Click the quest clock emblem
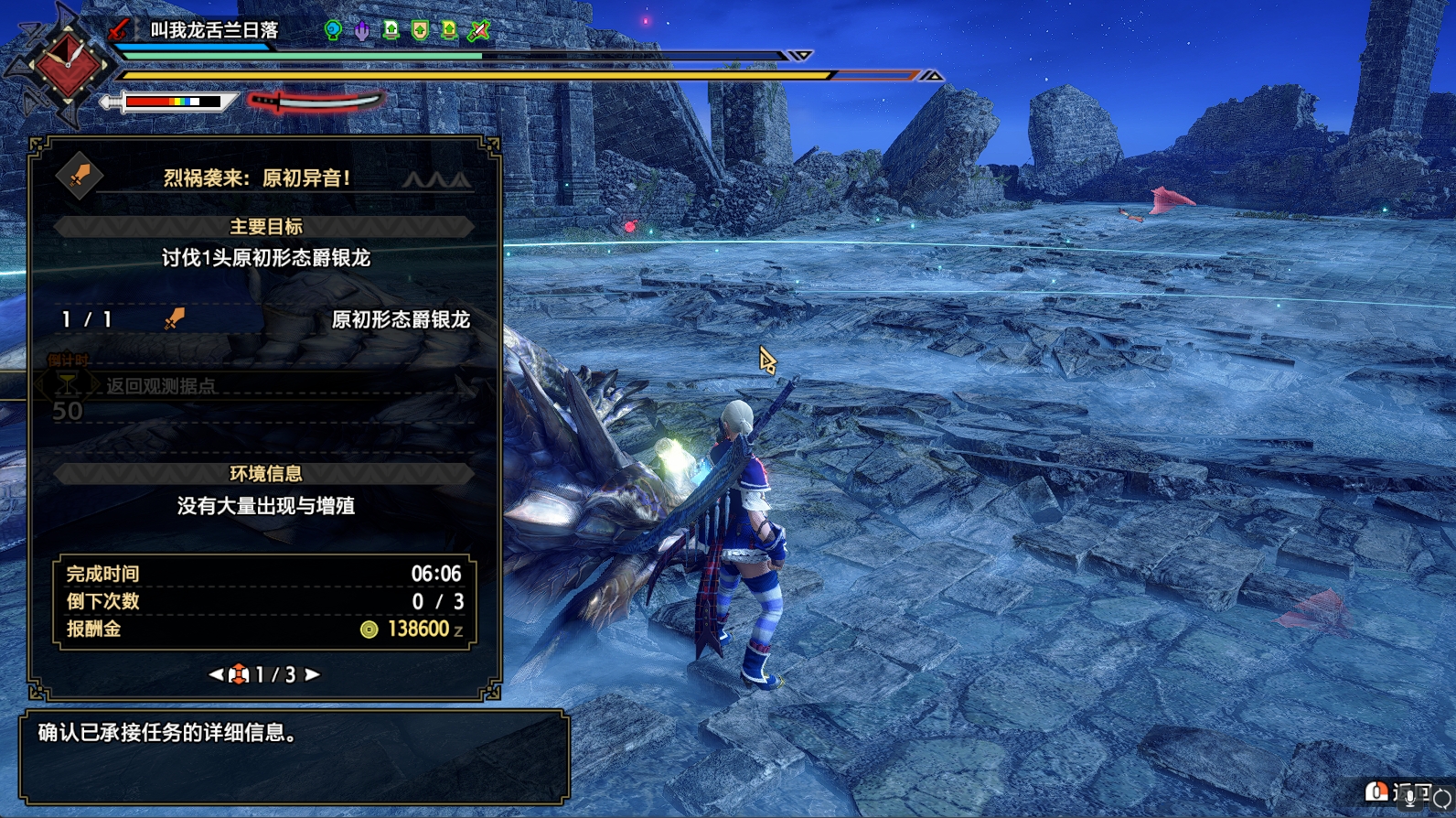 66,64
